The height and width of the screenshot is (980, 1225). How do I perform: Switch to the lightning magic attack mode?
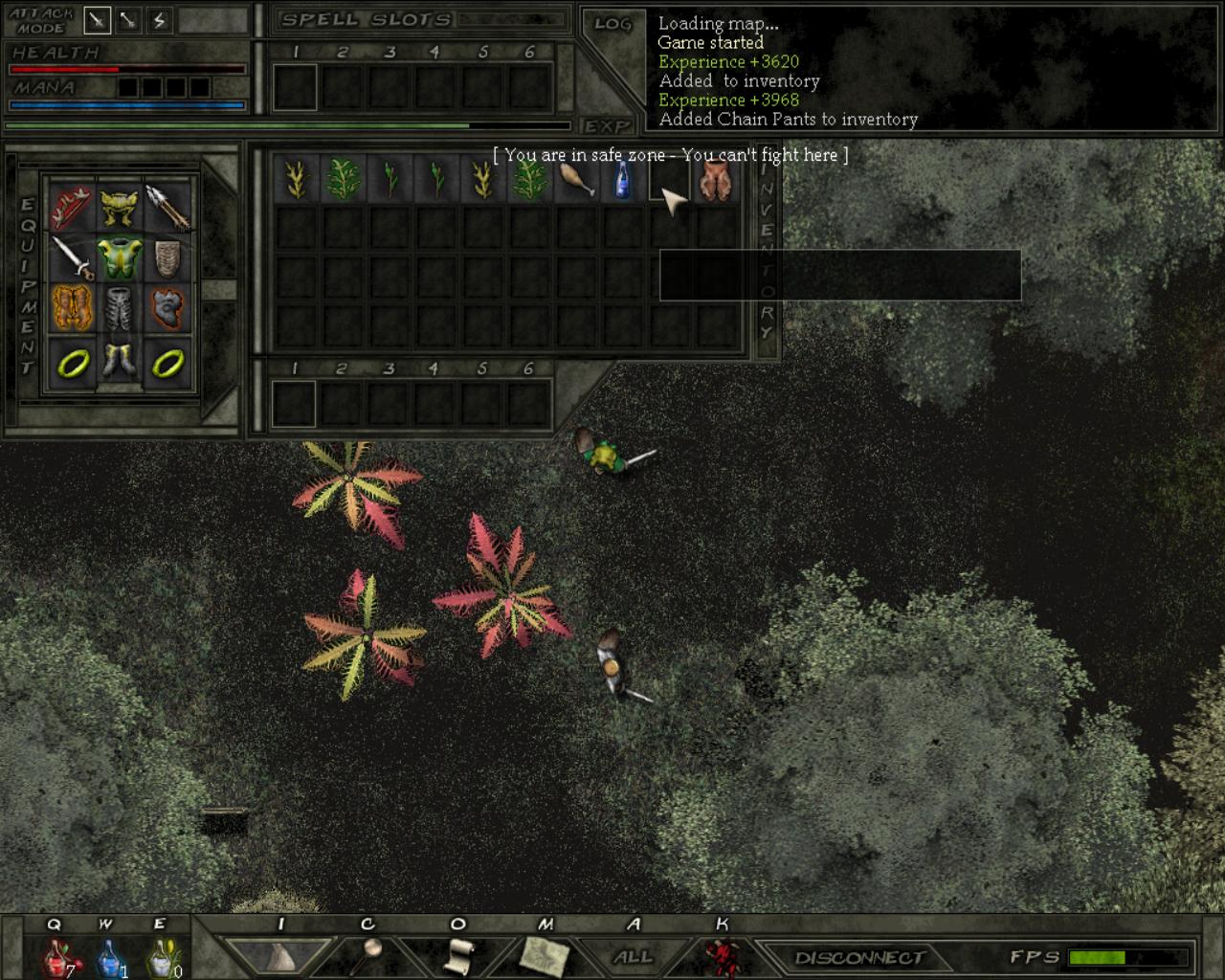click(160, 19)
